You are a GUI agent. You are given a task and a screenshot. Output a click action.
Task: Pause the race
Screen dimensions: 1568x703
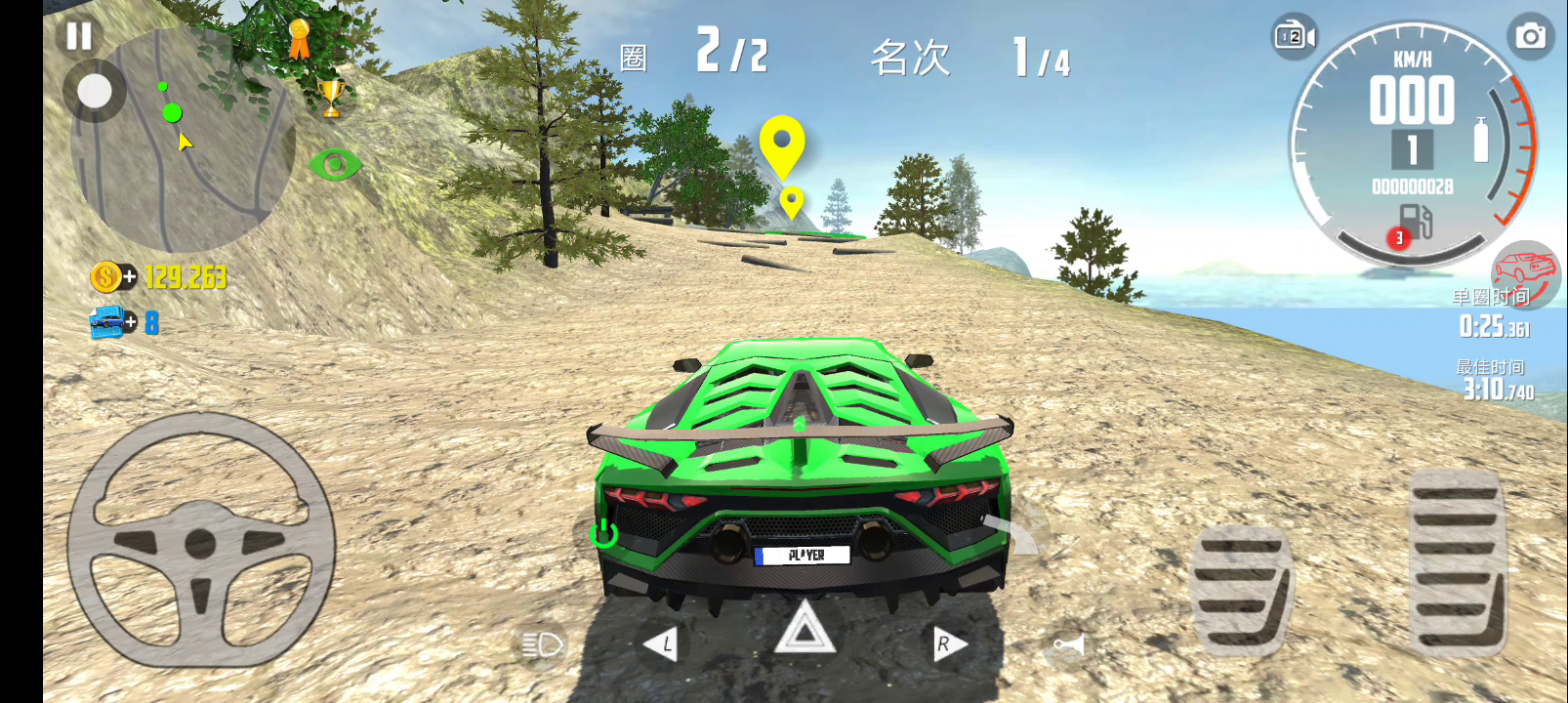pyautogui.click(x=78, y=36)
